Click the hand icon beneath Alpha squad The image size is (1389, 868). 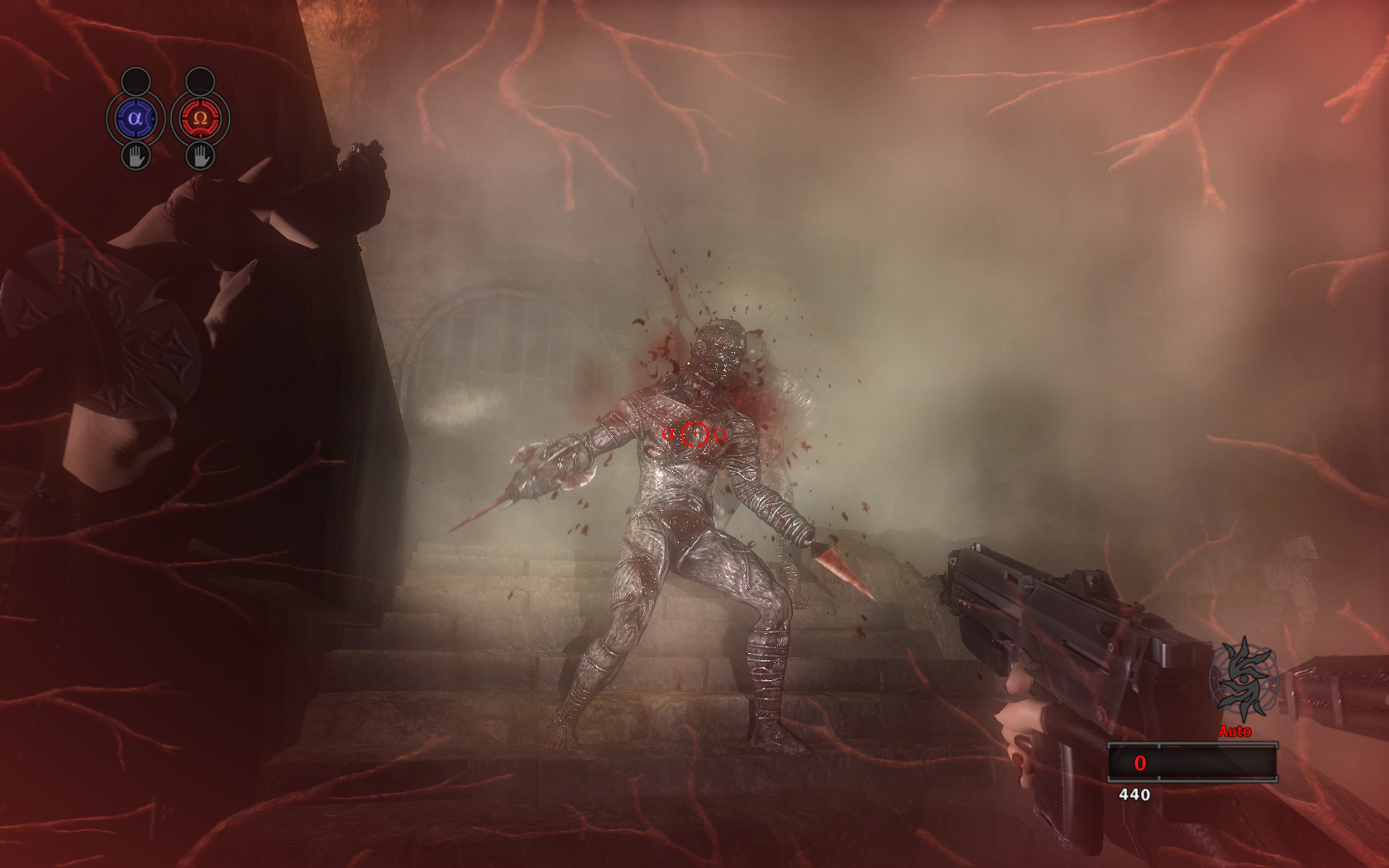(136, 155)
